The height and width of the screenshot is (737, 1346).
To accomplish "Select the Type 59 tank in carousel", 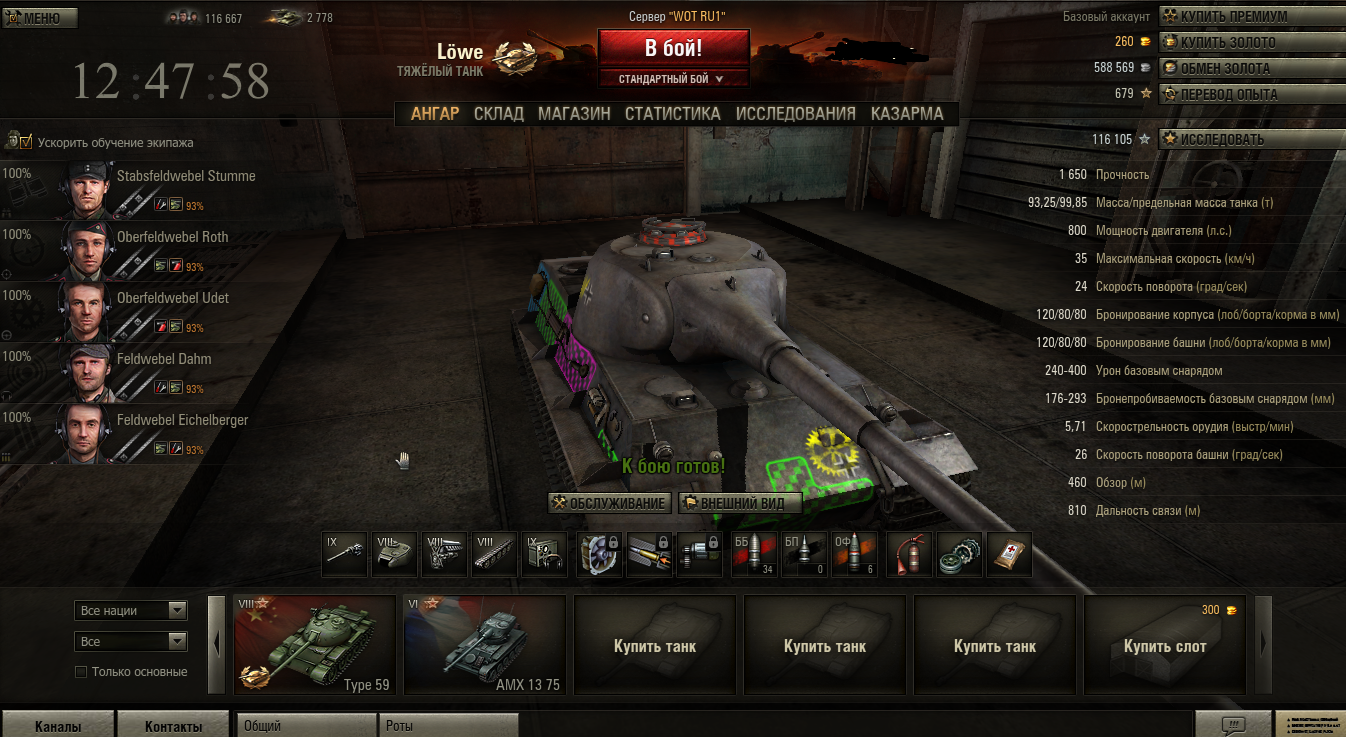I will (315, 645).
